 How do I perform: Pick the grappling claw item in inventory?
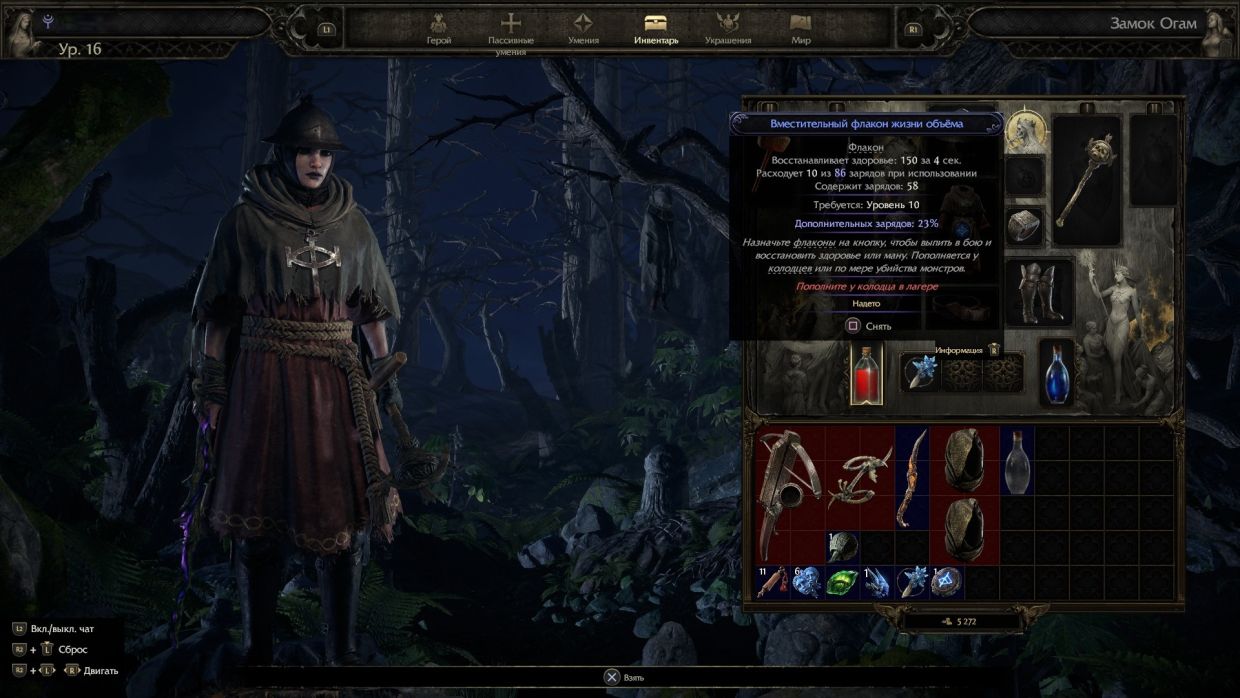point(859,477)
